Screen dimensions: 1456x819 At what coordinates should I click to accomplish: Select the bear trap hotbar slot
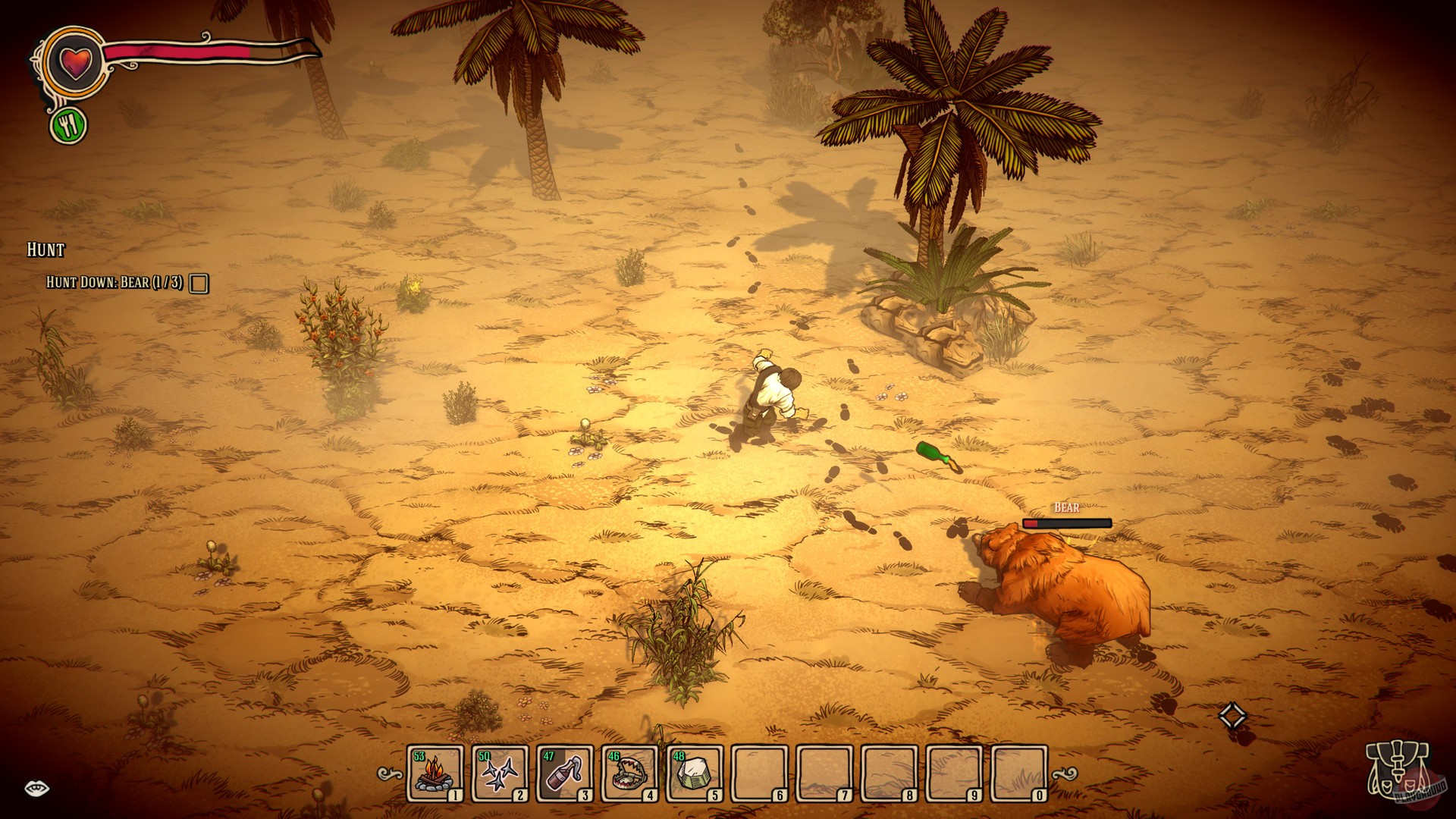[629, 773]
